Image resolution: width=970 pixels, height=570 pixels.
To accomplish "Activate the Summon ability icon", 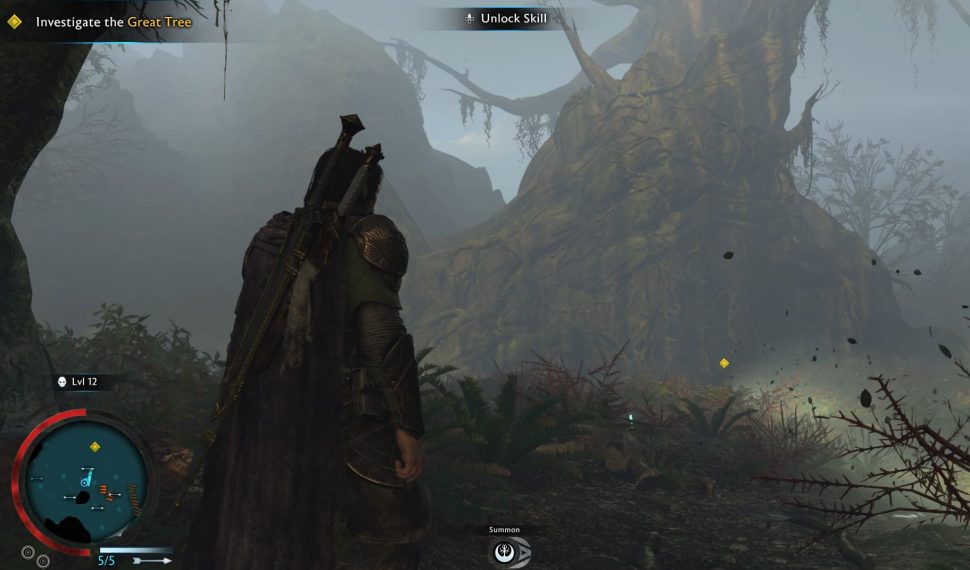I will 507,551.
